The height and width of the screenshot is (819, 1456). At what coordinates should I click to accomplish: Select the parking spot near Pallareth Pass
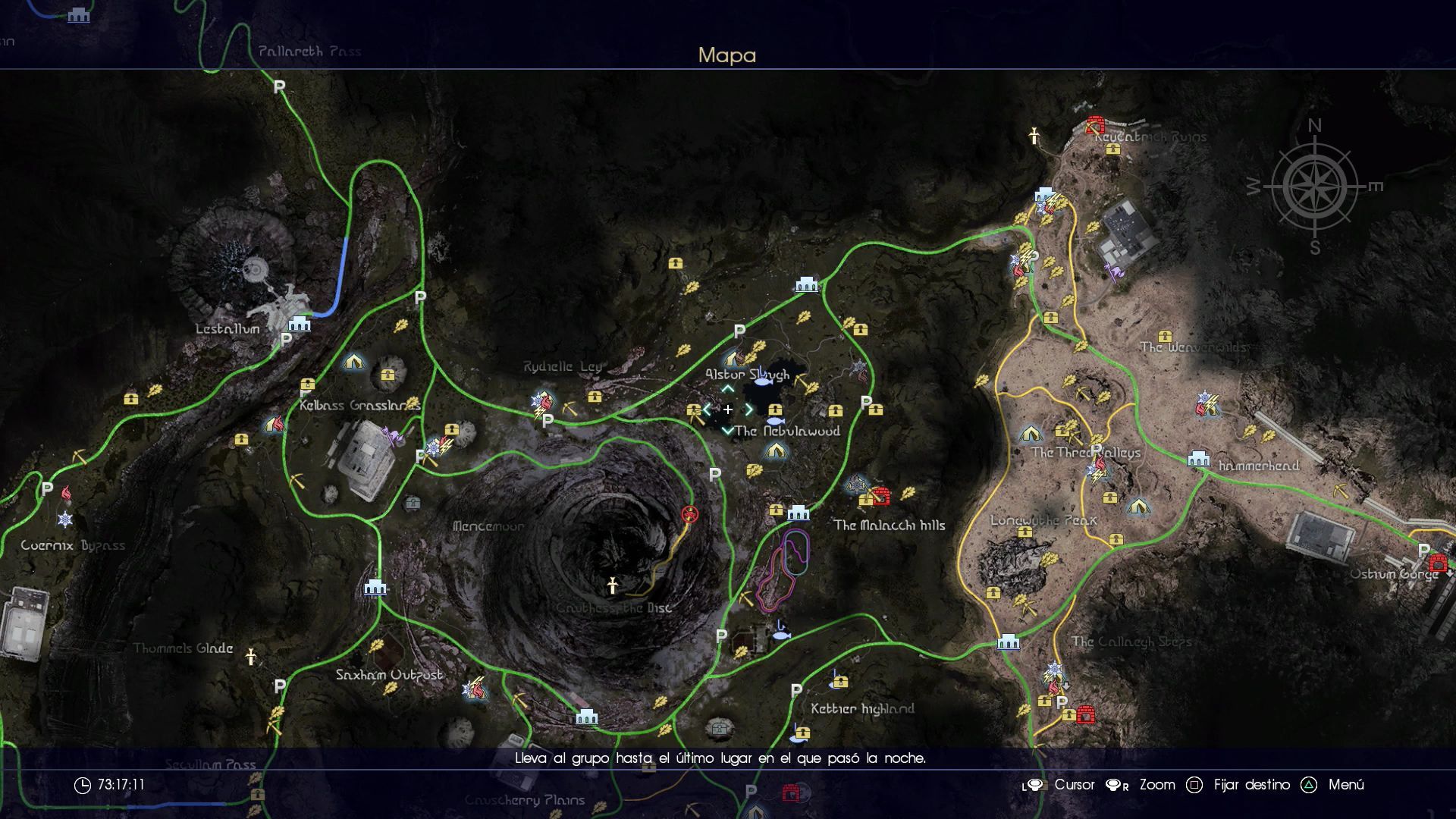(279, 87)
